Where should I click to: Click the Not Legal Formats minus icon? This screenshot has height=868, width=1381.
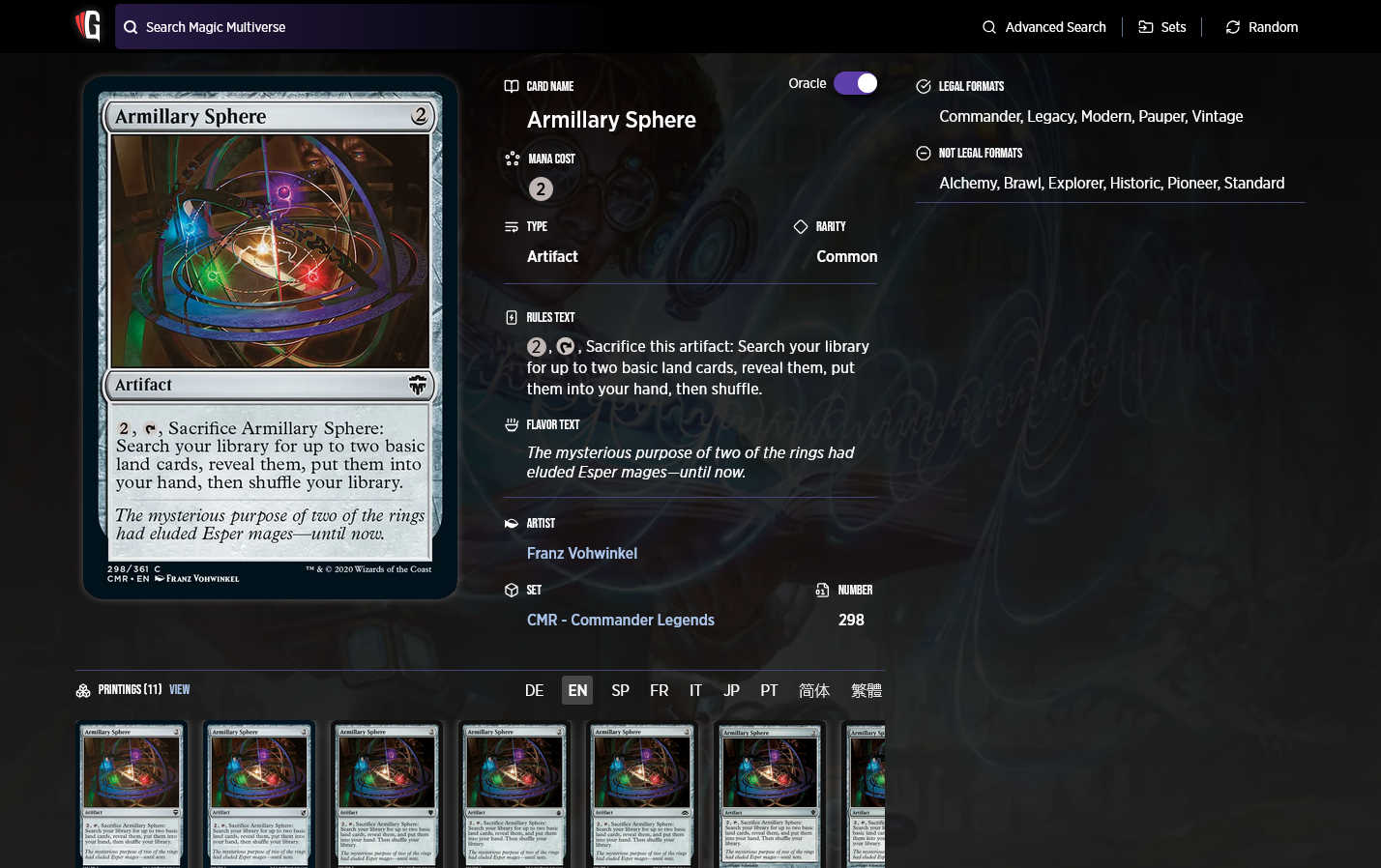coord(923,152)
